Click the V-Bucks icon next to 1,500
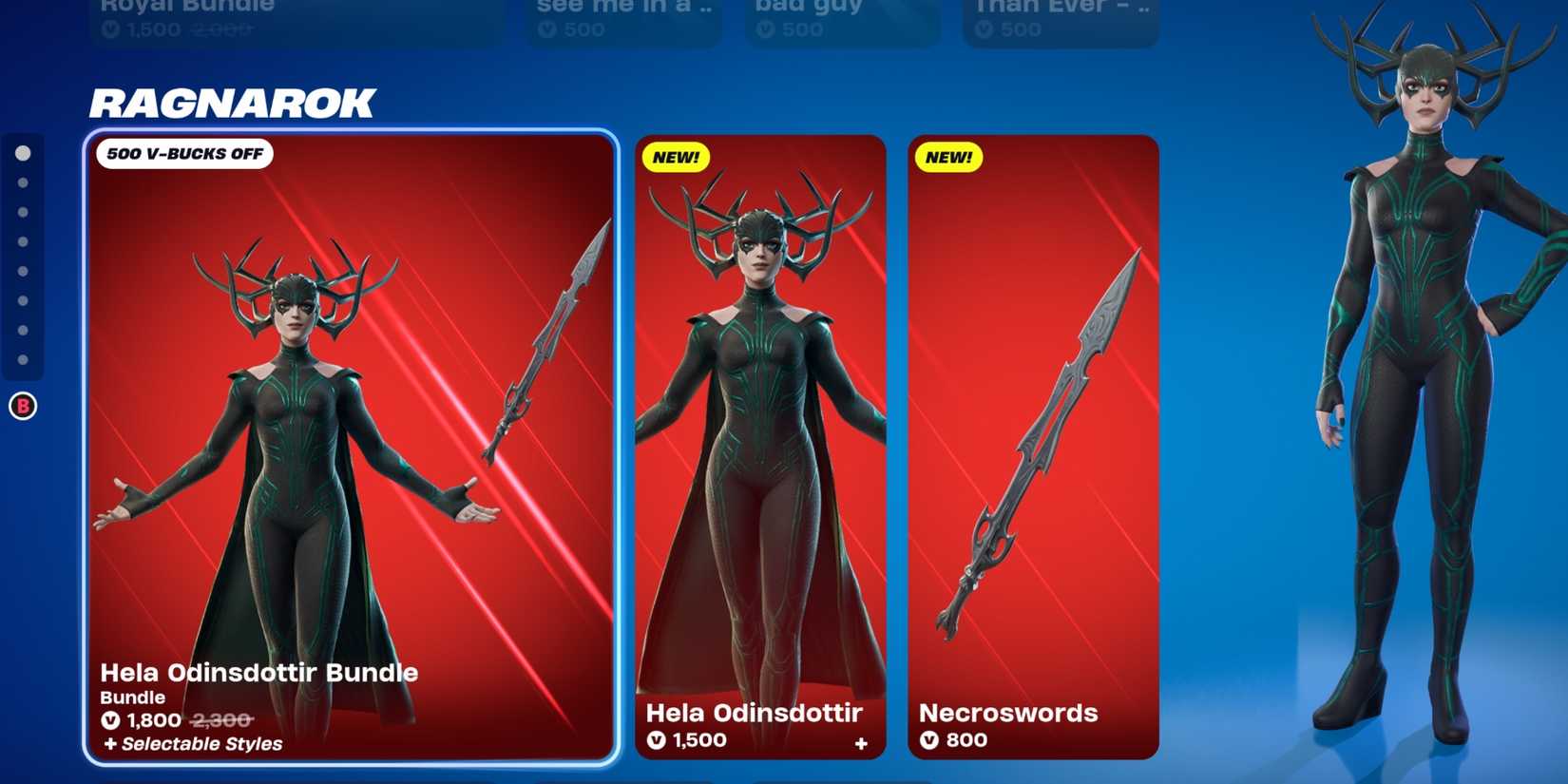Image resolution: width=1568 pixels, height=784 pixels. click(x=657, y=740)
